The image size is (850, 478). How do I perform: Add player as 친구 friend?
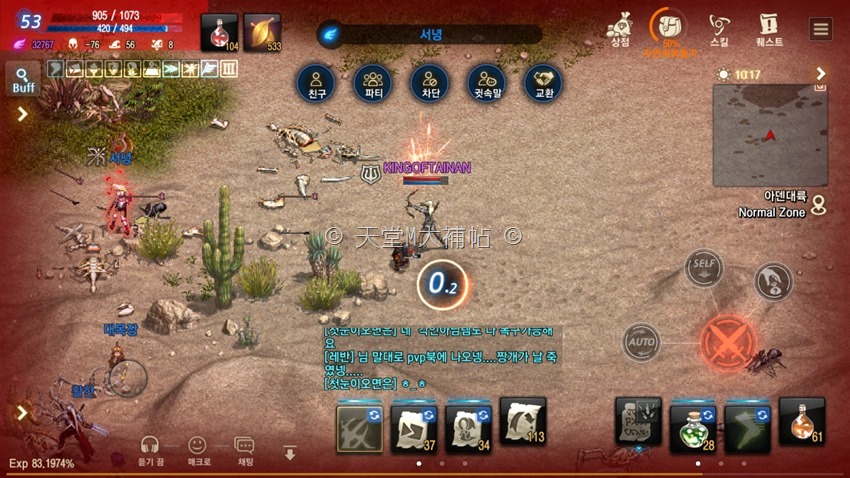[x=316, y=82]
